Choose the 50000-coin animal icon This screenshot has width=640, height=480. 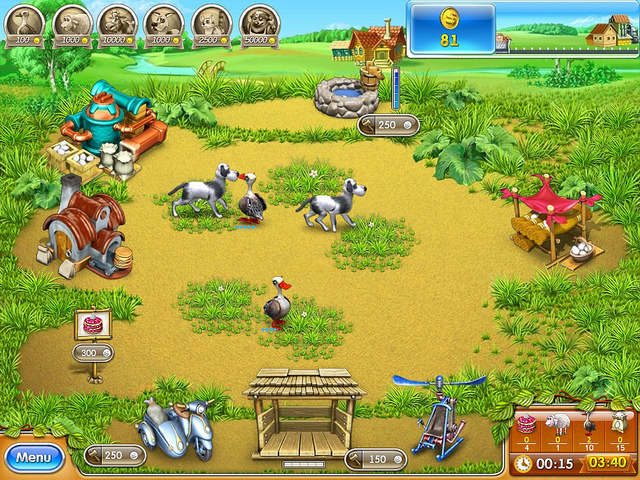[x=259, y=21]
